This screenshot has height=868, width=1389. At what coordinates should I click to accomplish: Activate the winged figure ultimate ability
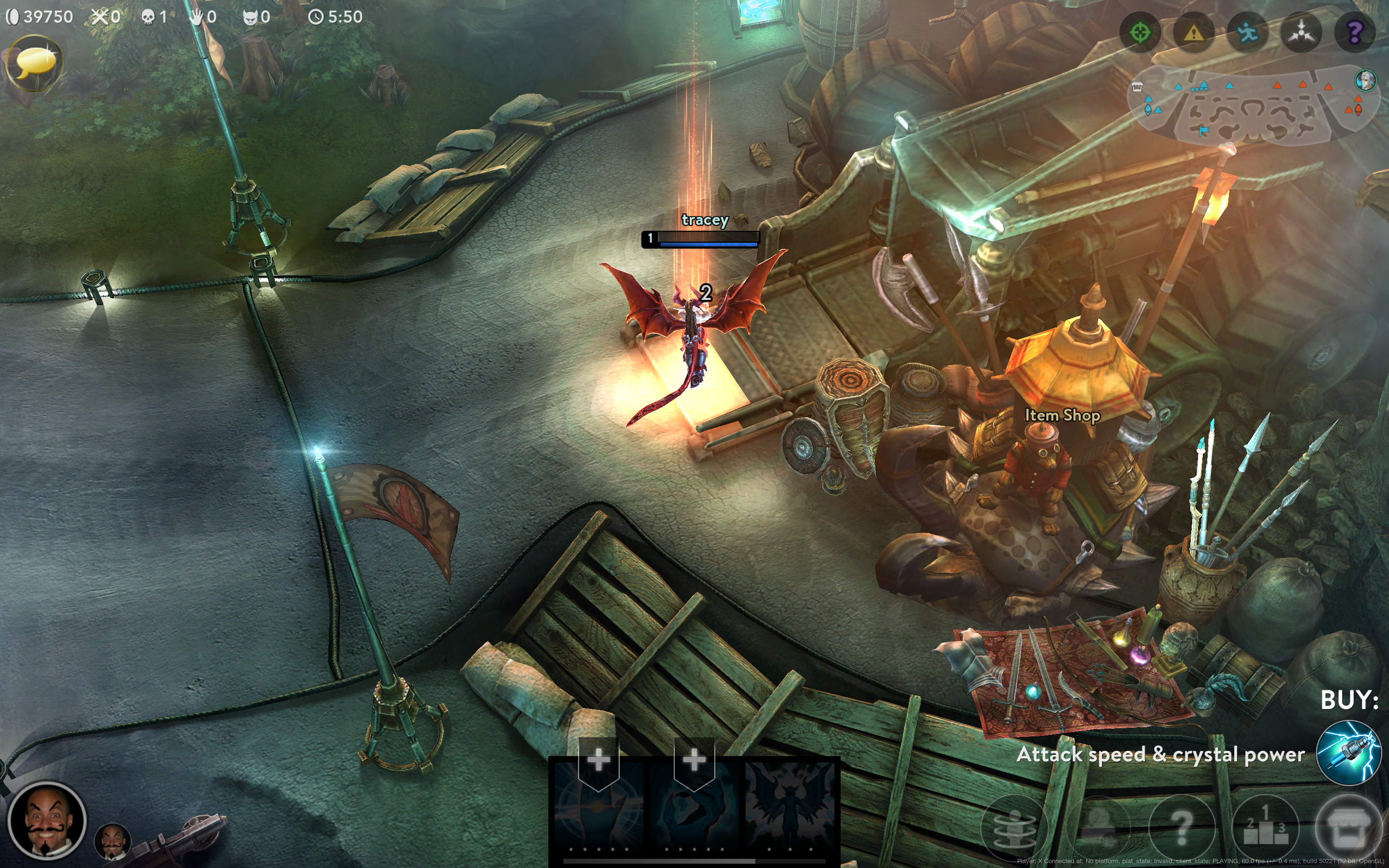pos(790,804)
